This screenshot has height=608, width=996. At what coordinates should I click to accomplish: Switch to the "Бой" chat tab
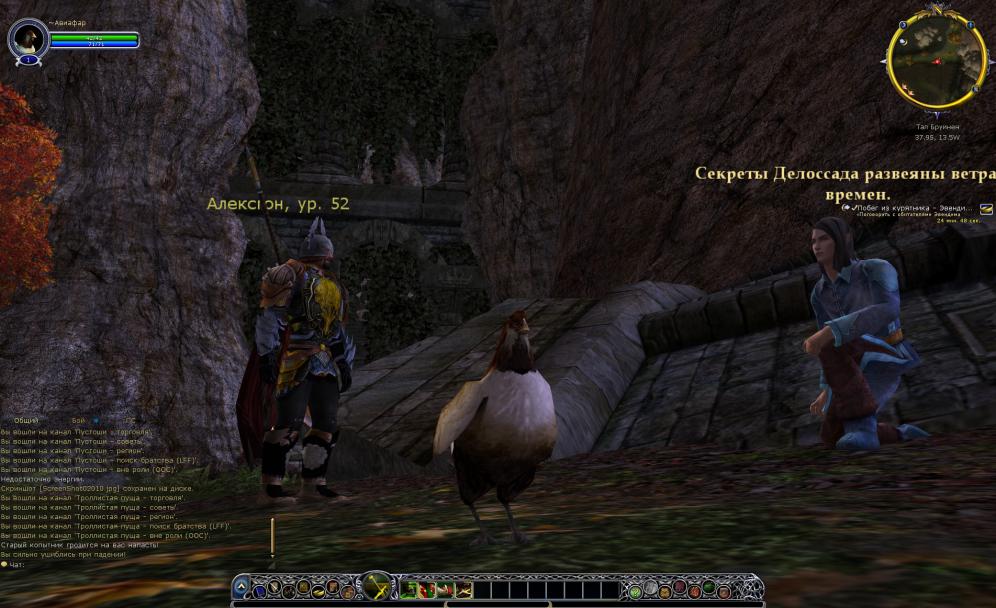pos(78,421)
